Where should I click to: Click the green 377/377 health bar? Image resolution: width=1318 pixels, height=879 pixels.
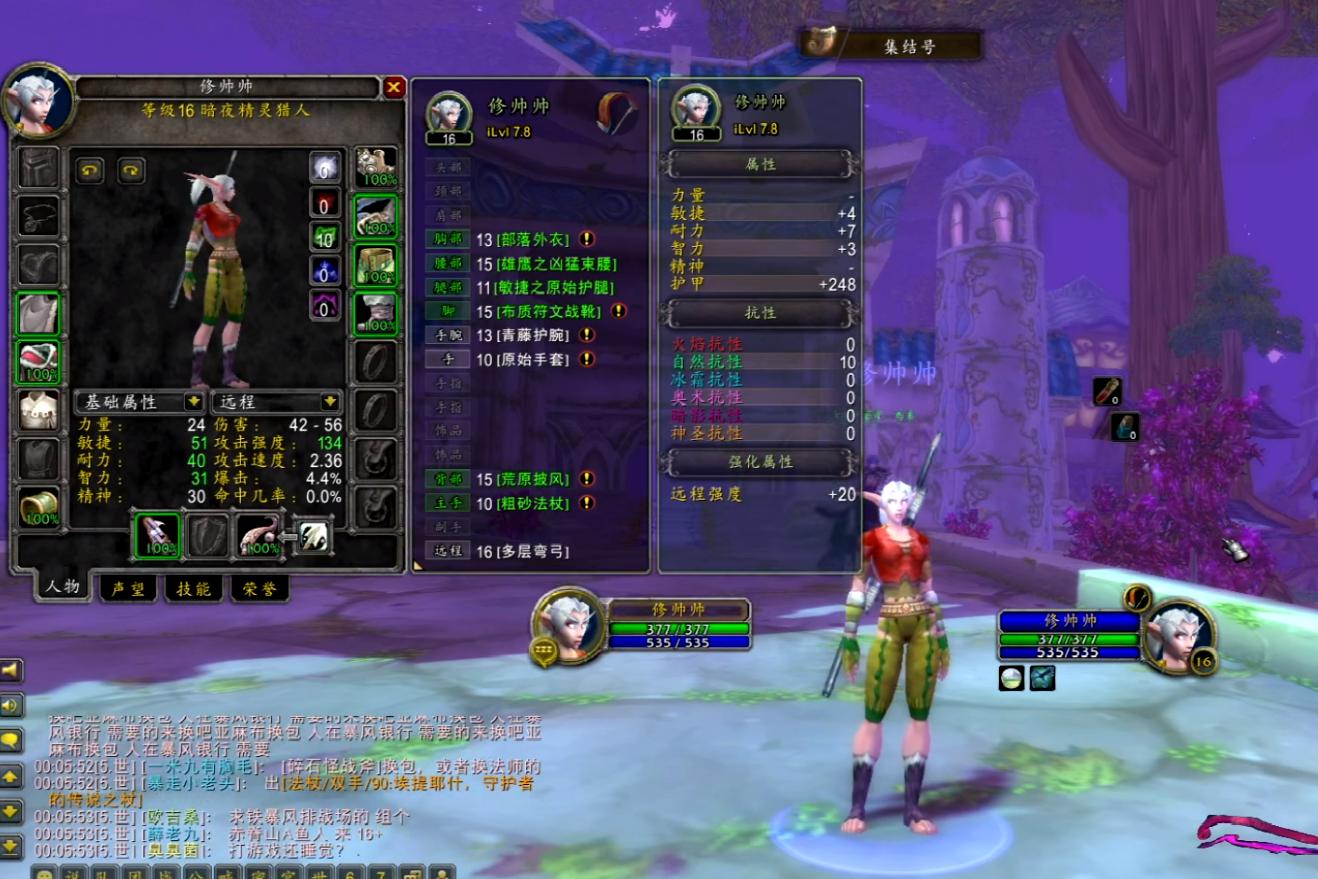(x=678, y=629)
